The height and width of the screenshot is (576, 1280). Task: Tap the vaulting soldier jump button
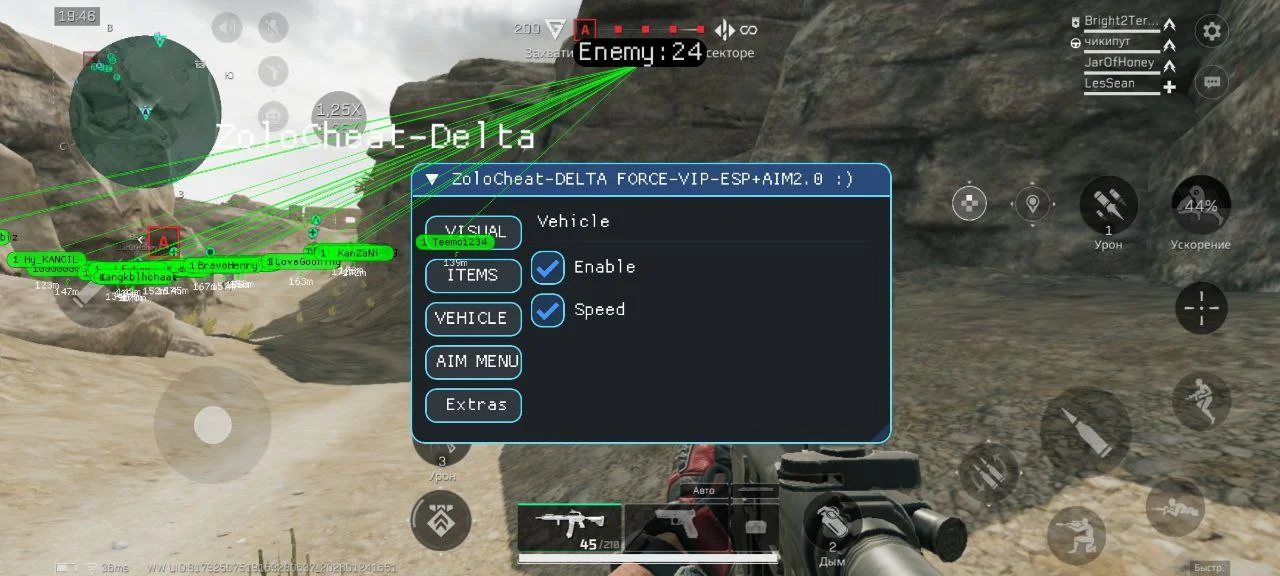[1200, 402]
